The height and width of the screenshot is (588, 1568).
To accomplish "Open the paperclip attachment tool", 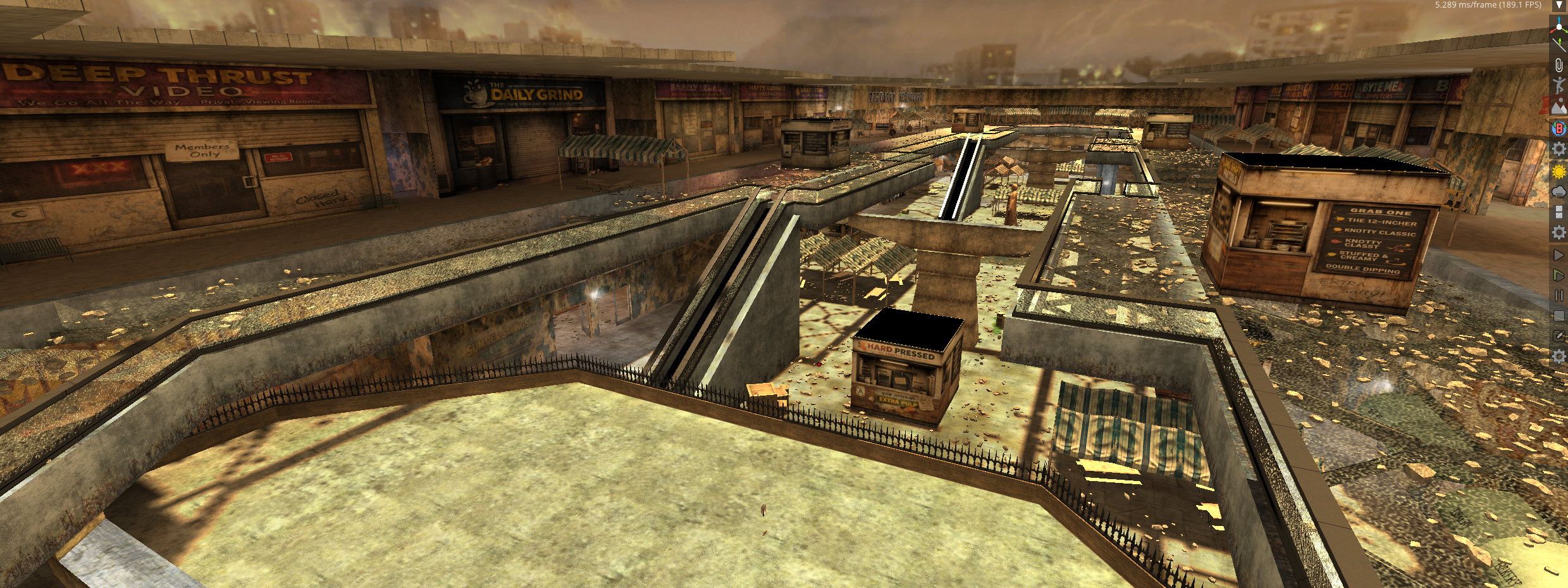I will pos(1559,65).
